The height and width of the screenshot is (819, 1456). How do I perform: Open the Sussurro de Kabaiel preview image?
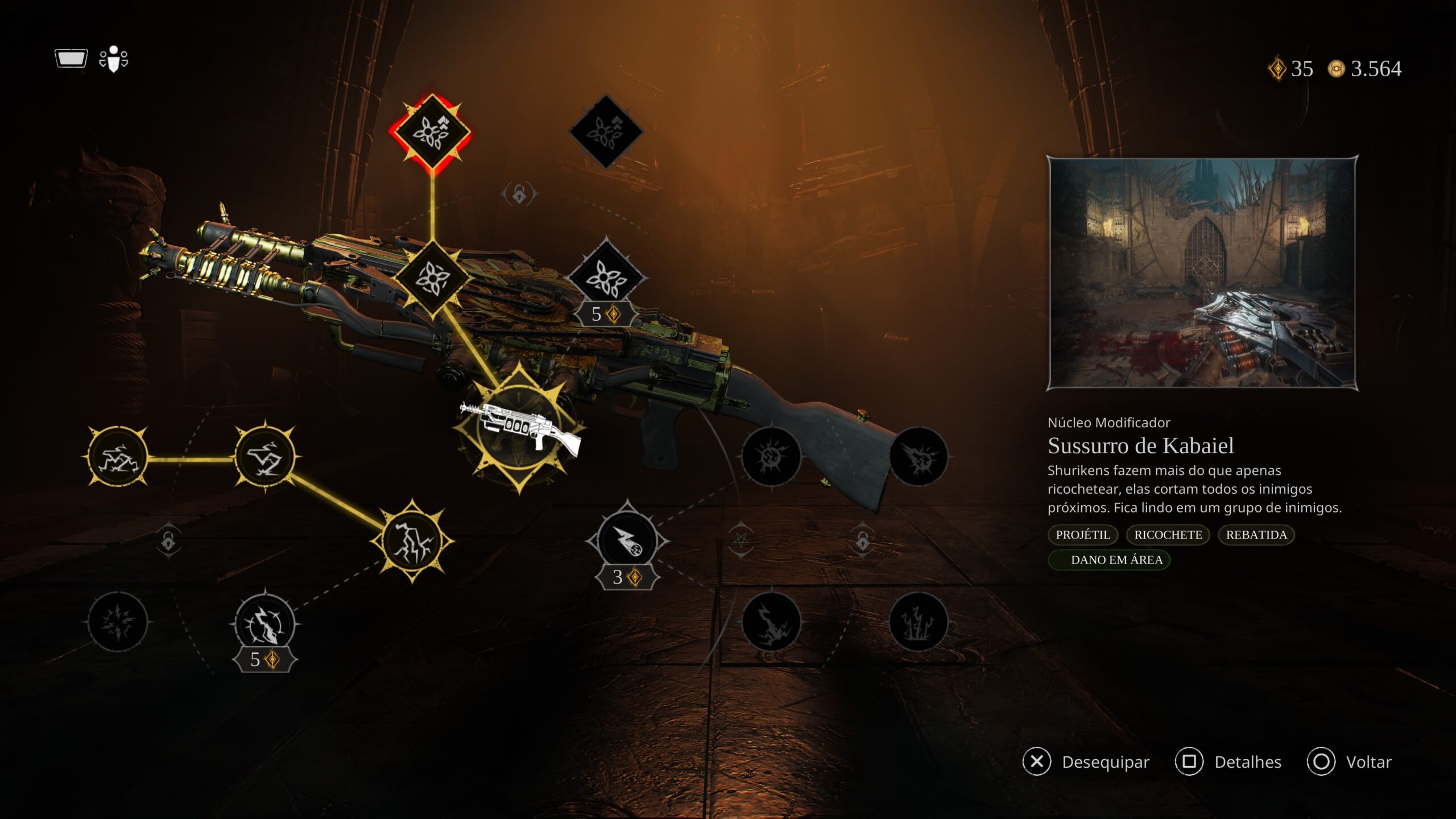(1202, 273)
